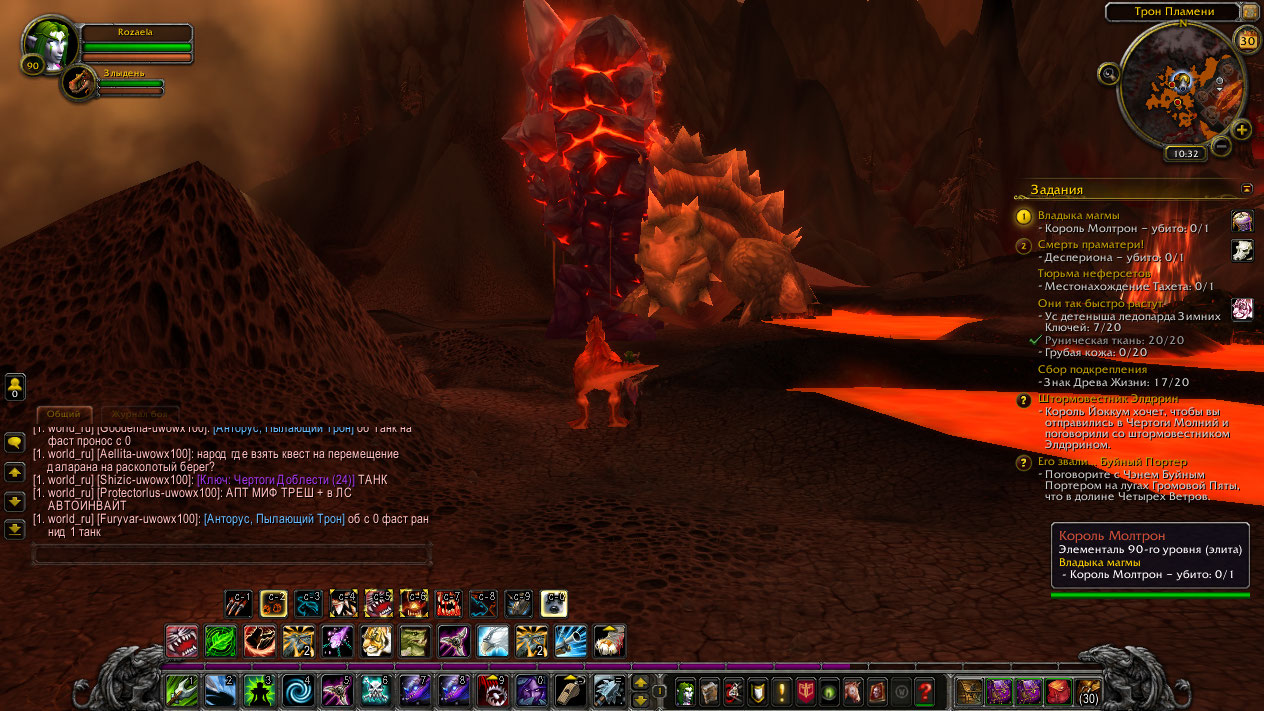
Task: Activate the green leaf ability icon
Action: pos(220,640)
